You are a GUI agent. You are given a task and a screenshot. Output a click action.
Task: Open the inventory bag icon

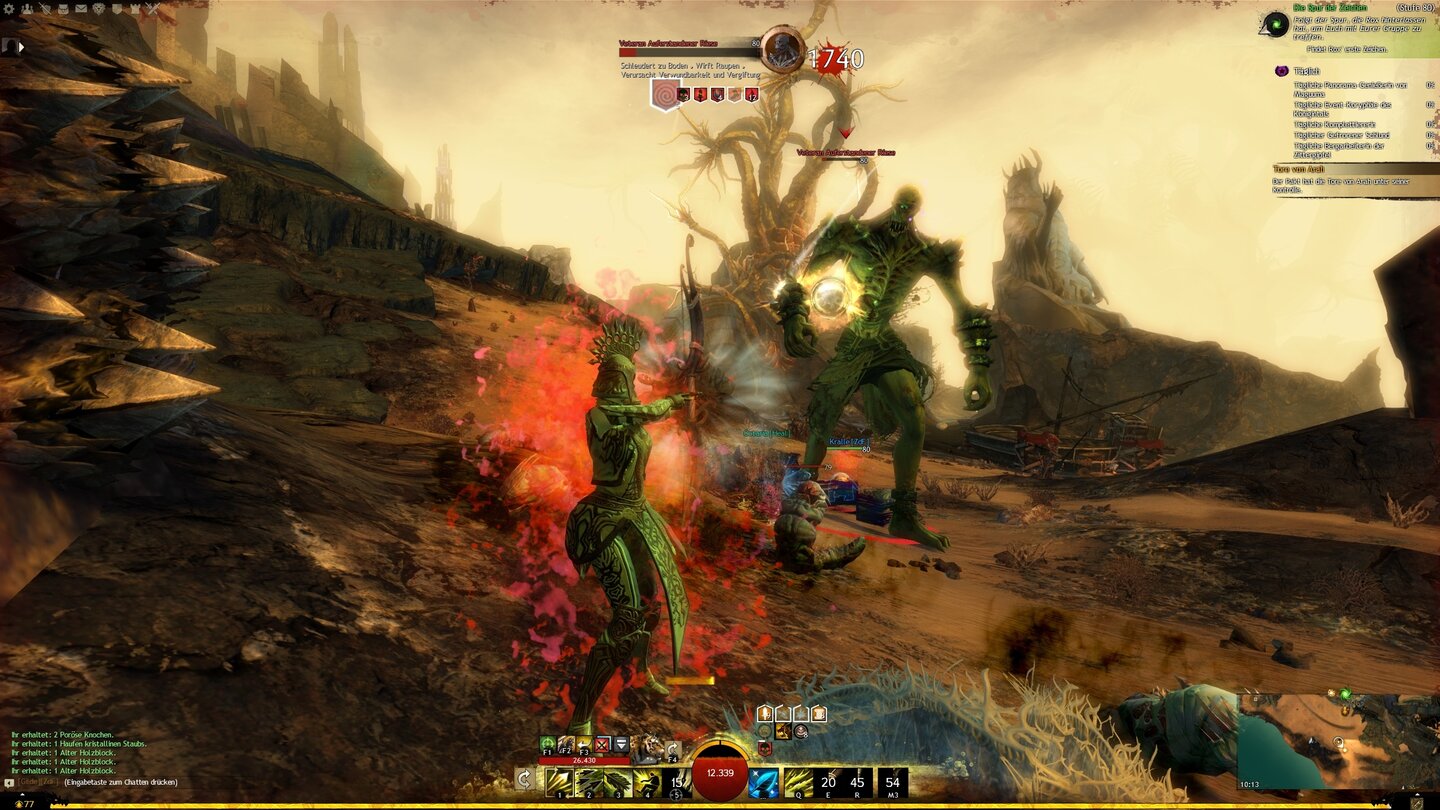[x=63, y=9]
